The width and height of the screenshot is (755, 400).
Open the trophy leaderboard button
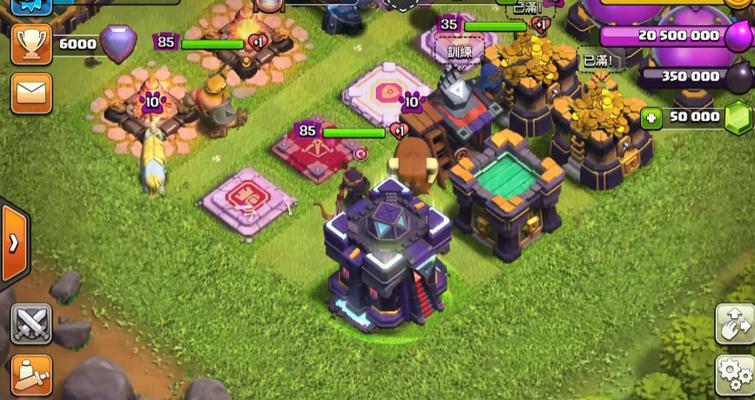[x=30, y=45]
